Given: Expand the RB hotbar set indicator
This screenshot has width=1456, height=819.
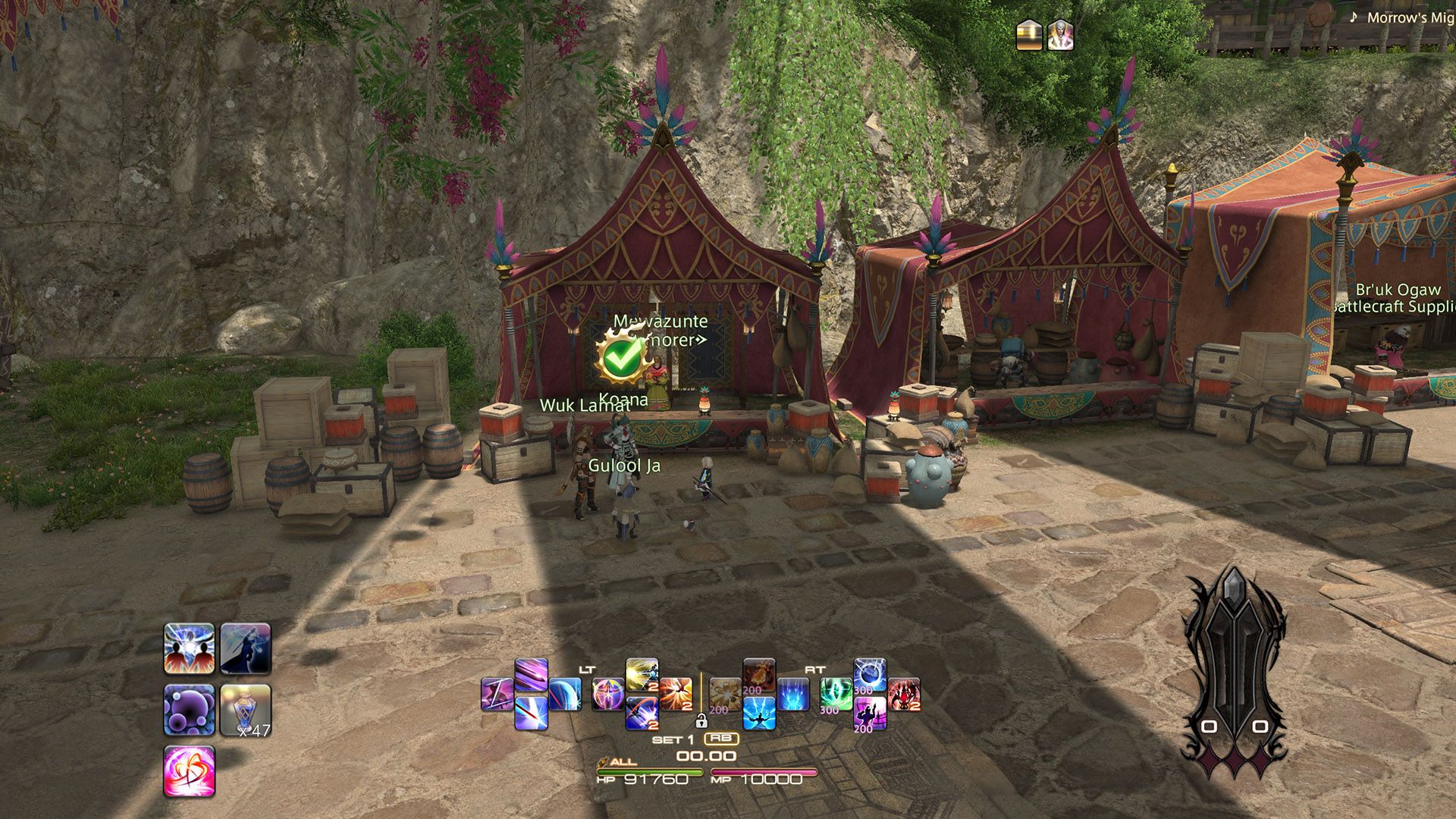Looking at the screenshot, I should [x=722, y=739].
